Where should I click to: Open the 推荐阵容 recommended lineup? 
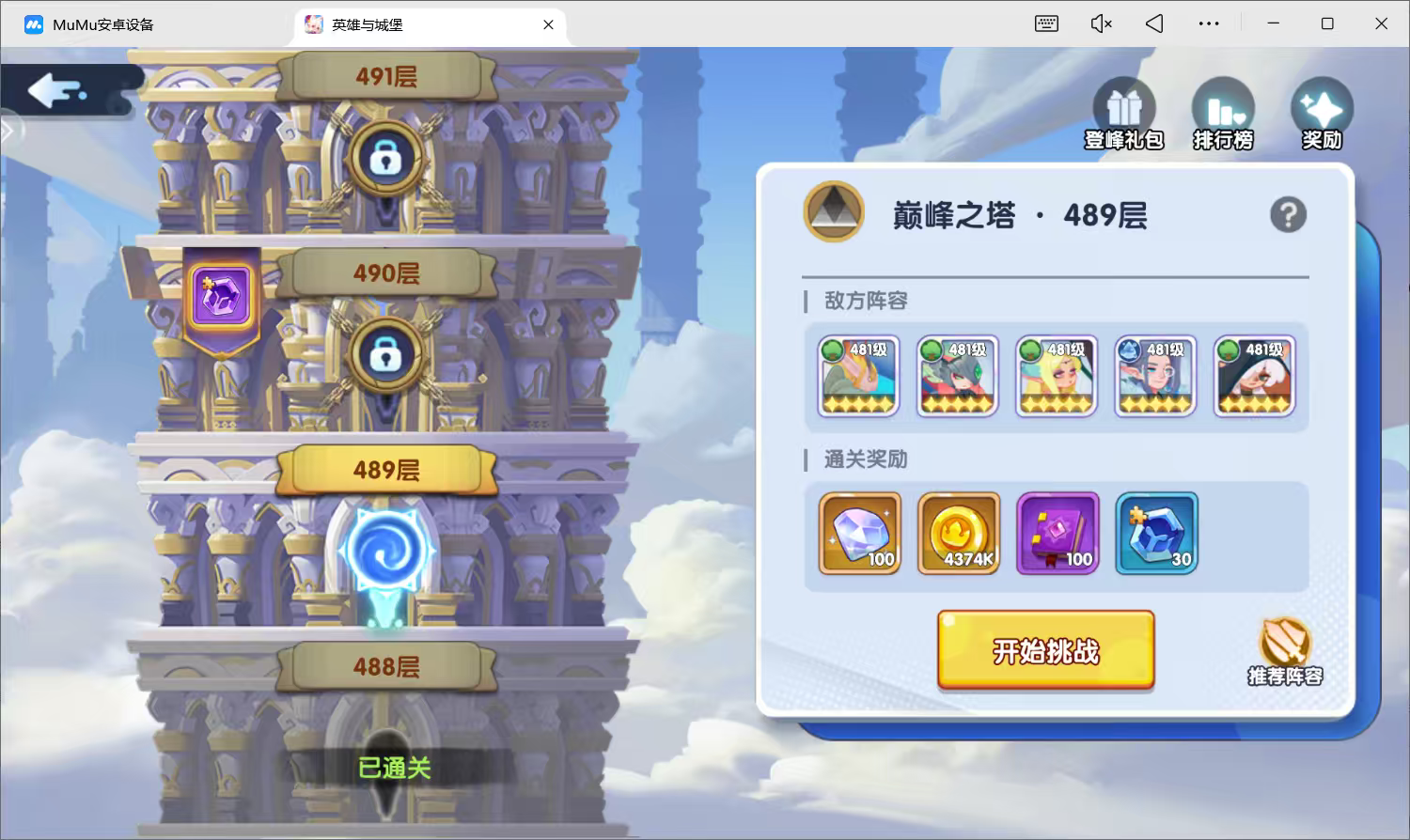[1282, 646]
